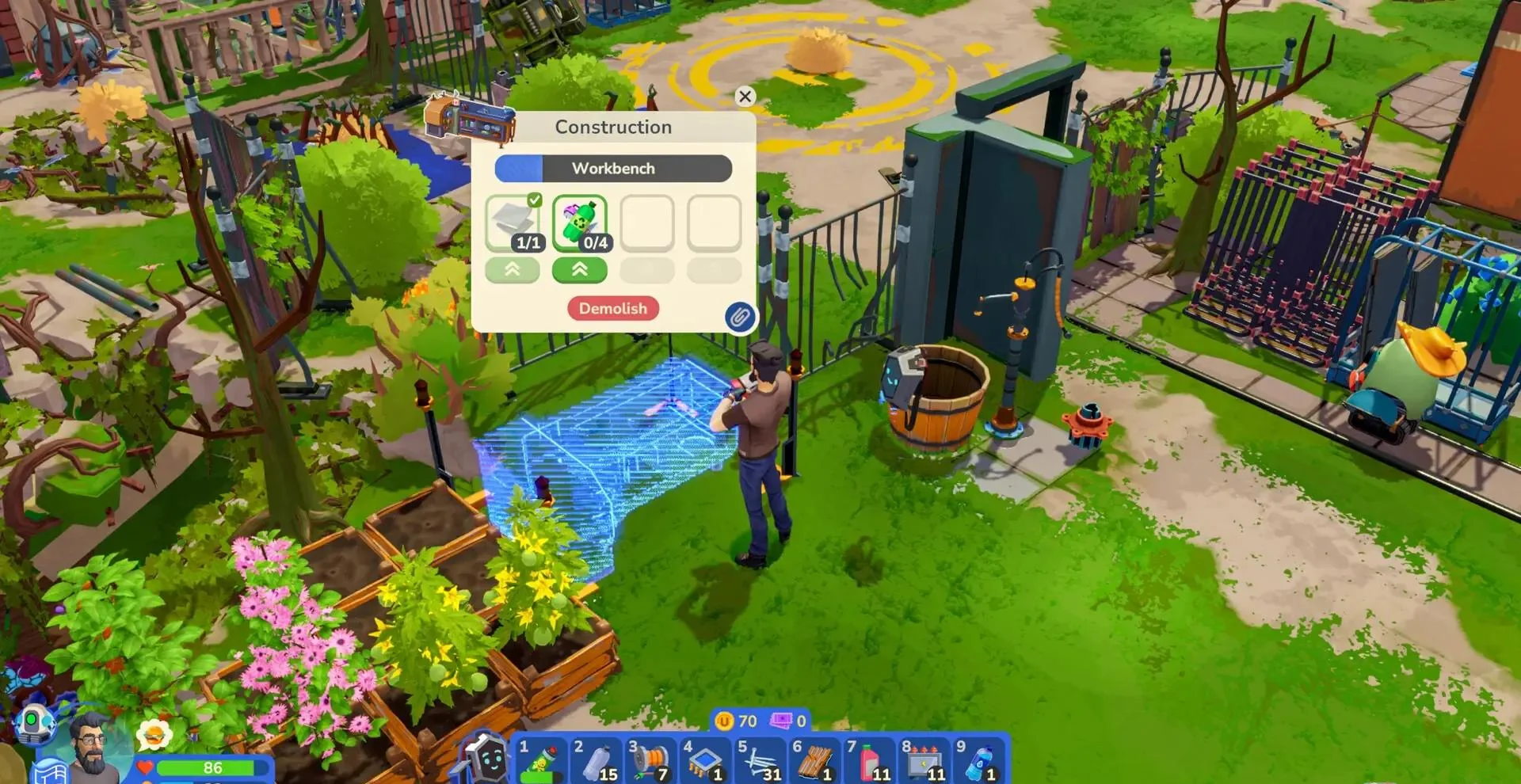Select the gray machine in hotbar slot 8
The width and height of the screenshot is (1521, 784).
pos(924,760)
